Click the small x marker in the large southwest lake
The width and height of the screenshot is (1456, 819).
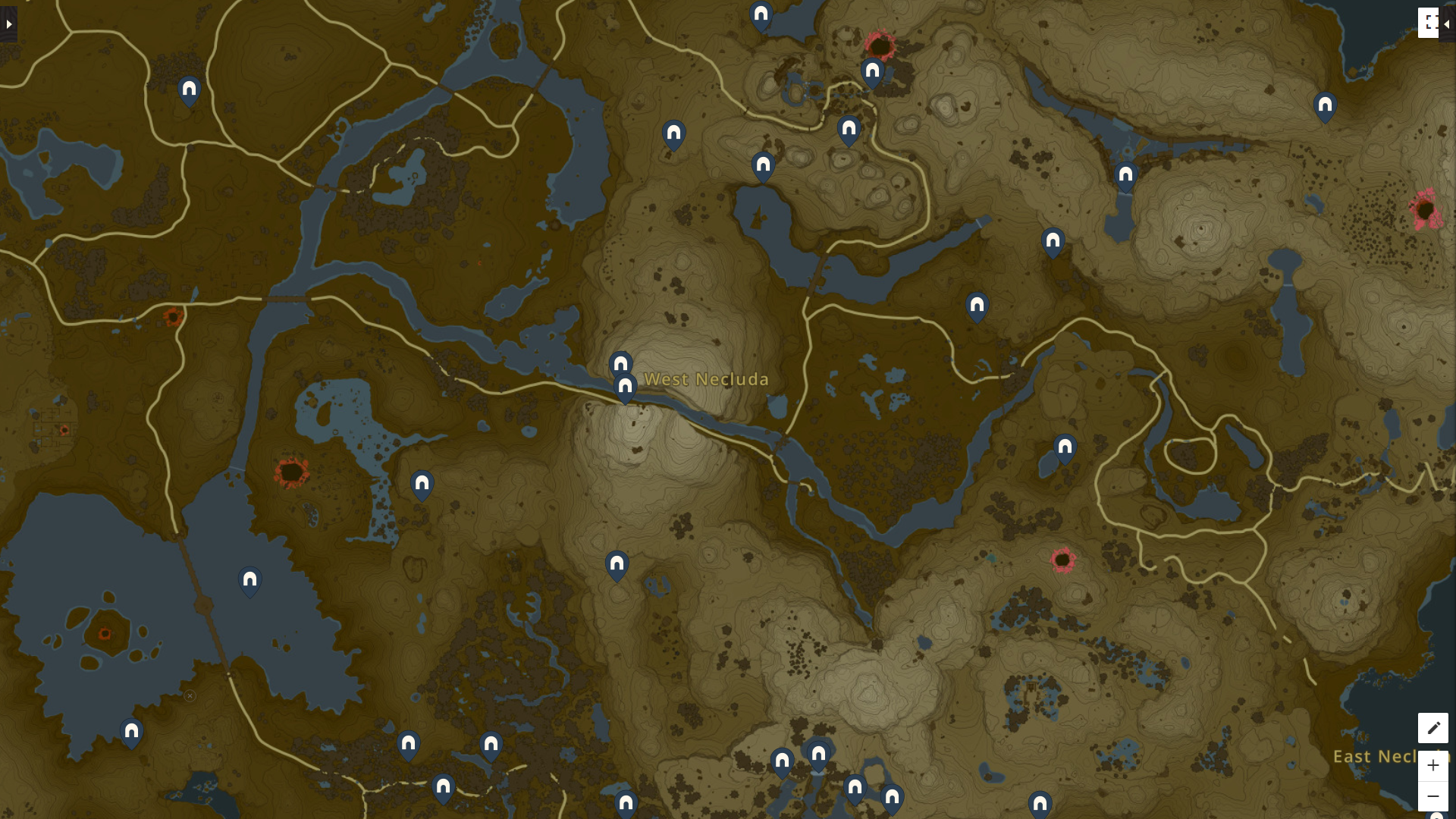190,695
